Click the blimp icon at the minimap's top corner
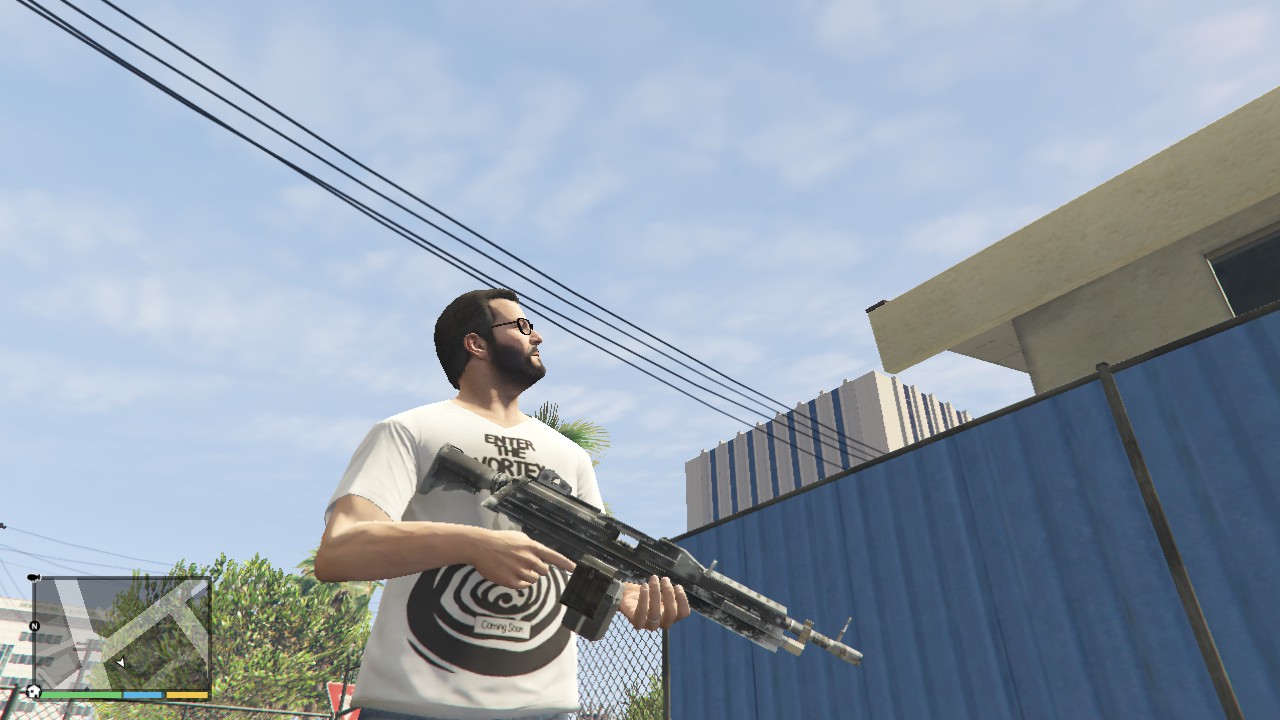This screenshot has height=720, width=1280. [x=34, y=577]
